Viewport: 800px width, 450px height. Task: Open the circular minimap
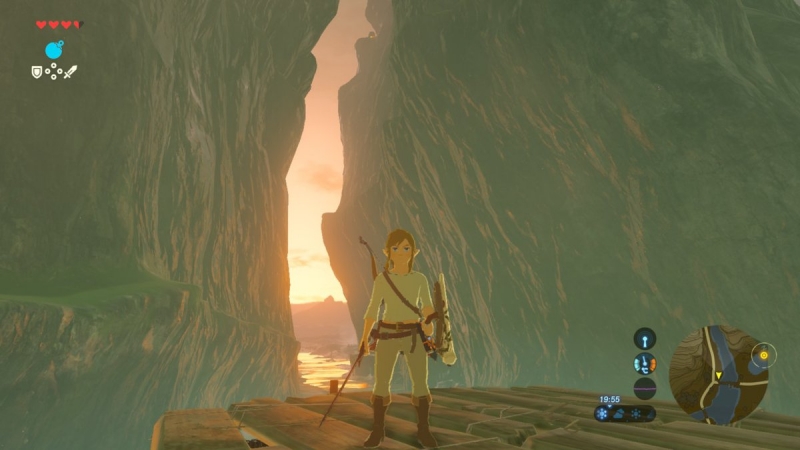pos(718,374)
